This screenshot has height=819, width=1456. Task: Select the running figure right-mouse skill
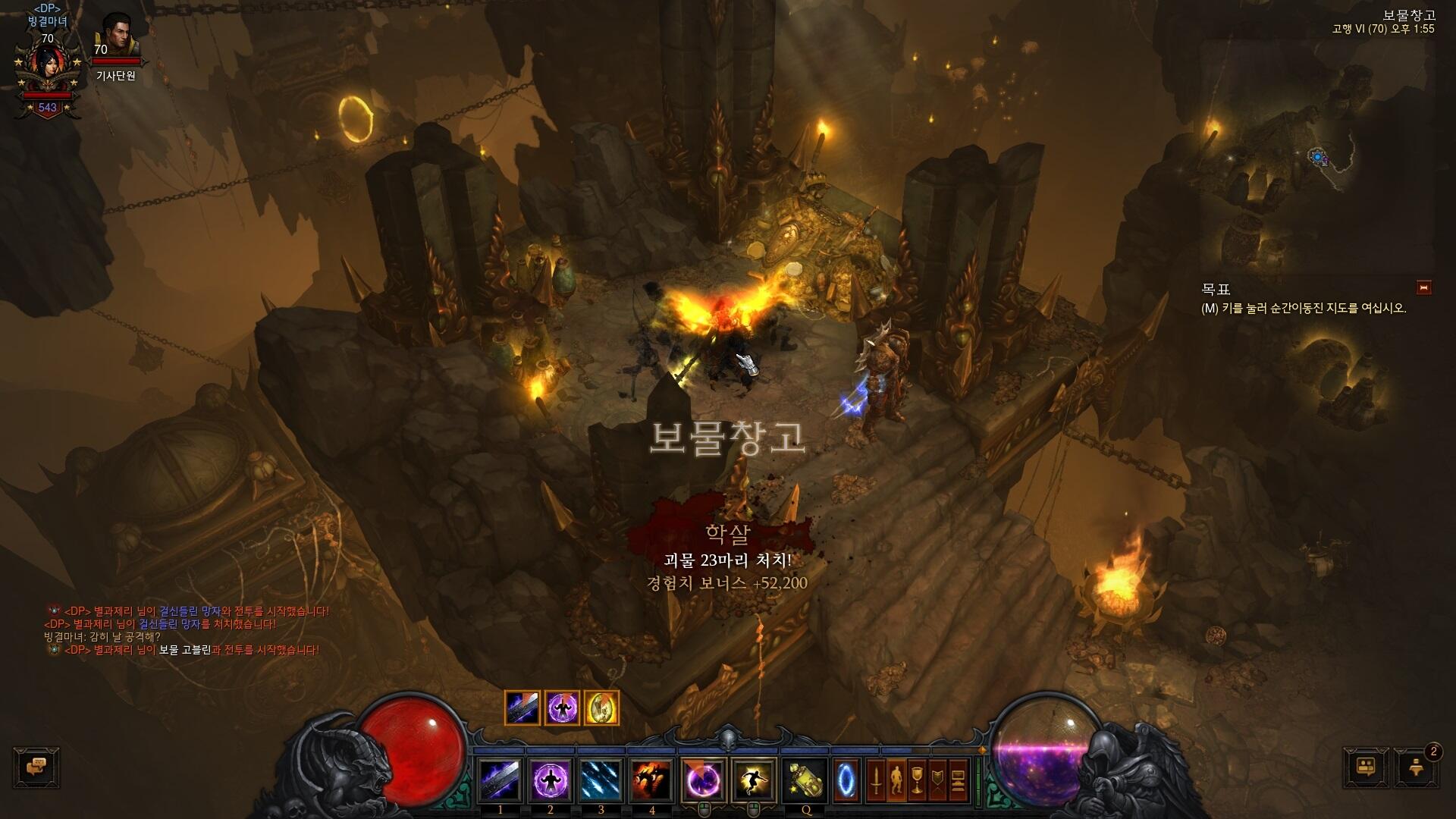(x=755, y=780)
